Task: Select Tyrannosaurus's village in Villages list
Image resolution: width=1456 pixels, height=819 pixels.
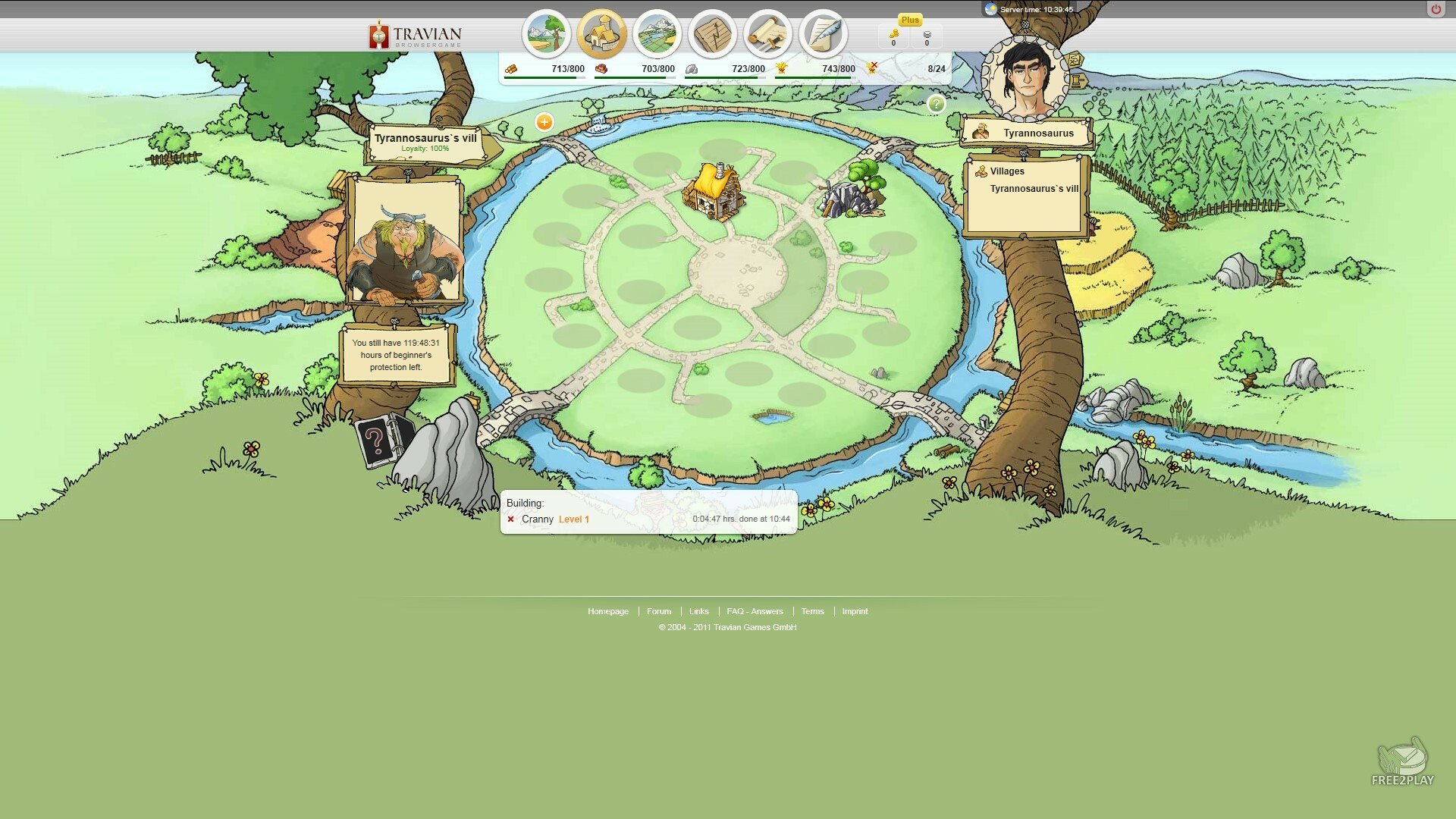Action: click(x=1034, y=189)
